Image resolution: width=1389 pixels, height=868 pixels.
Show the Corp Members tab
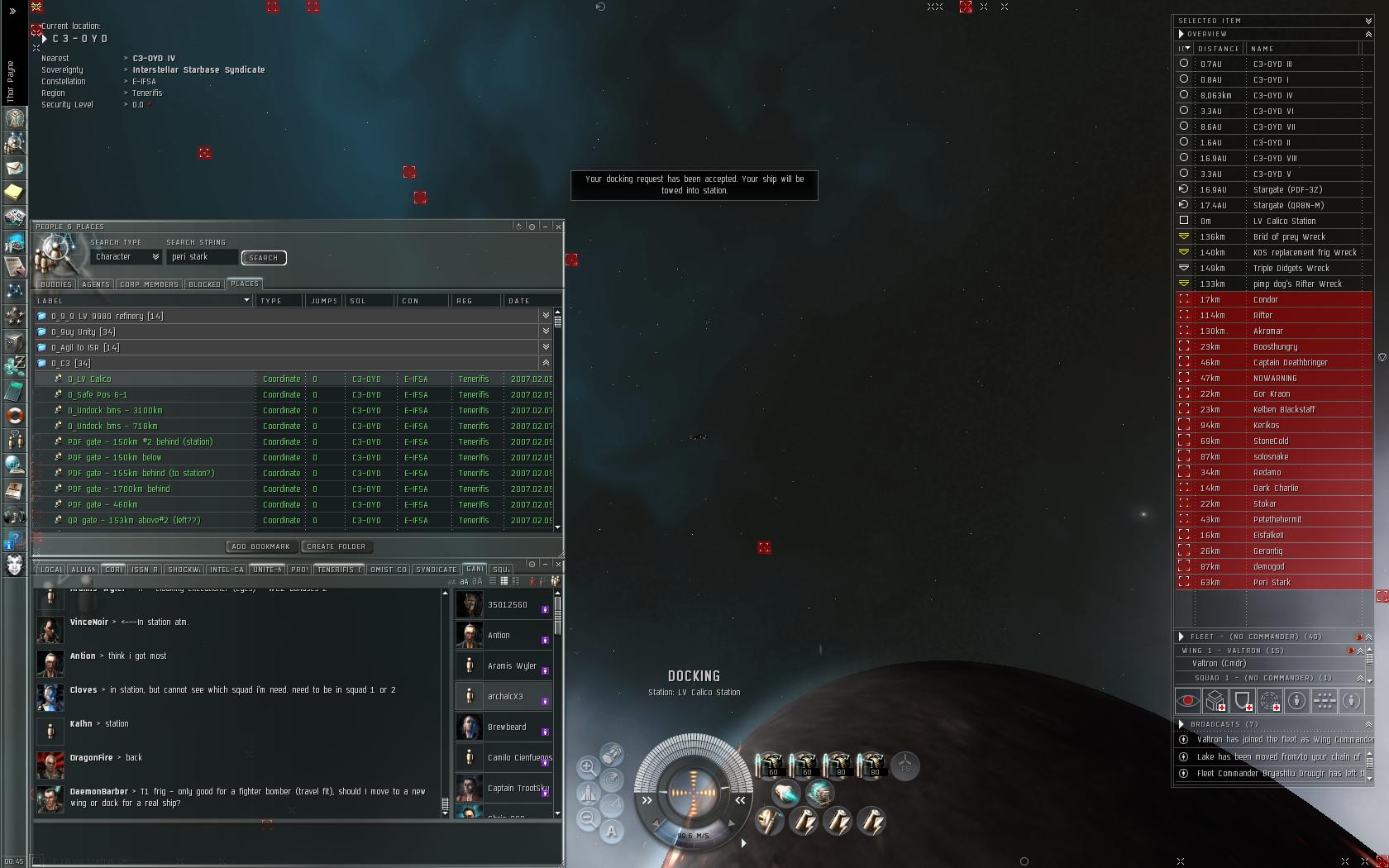149,284
